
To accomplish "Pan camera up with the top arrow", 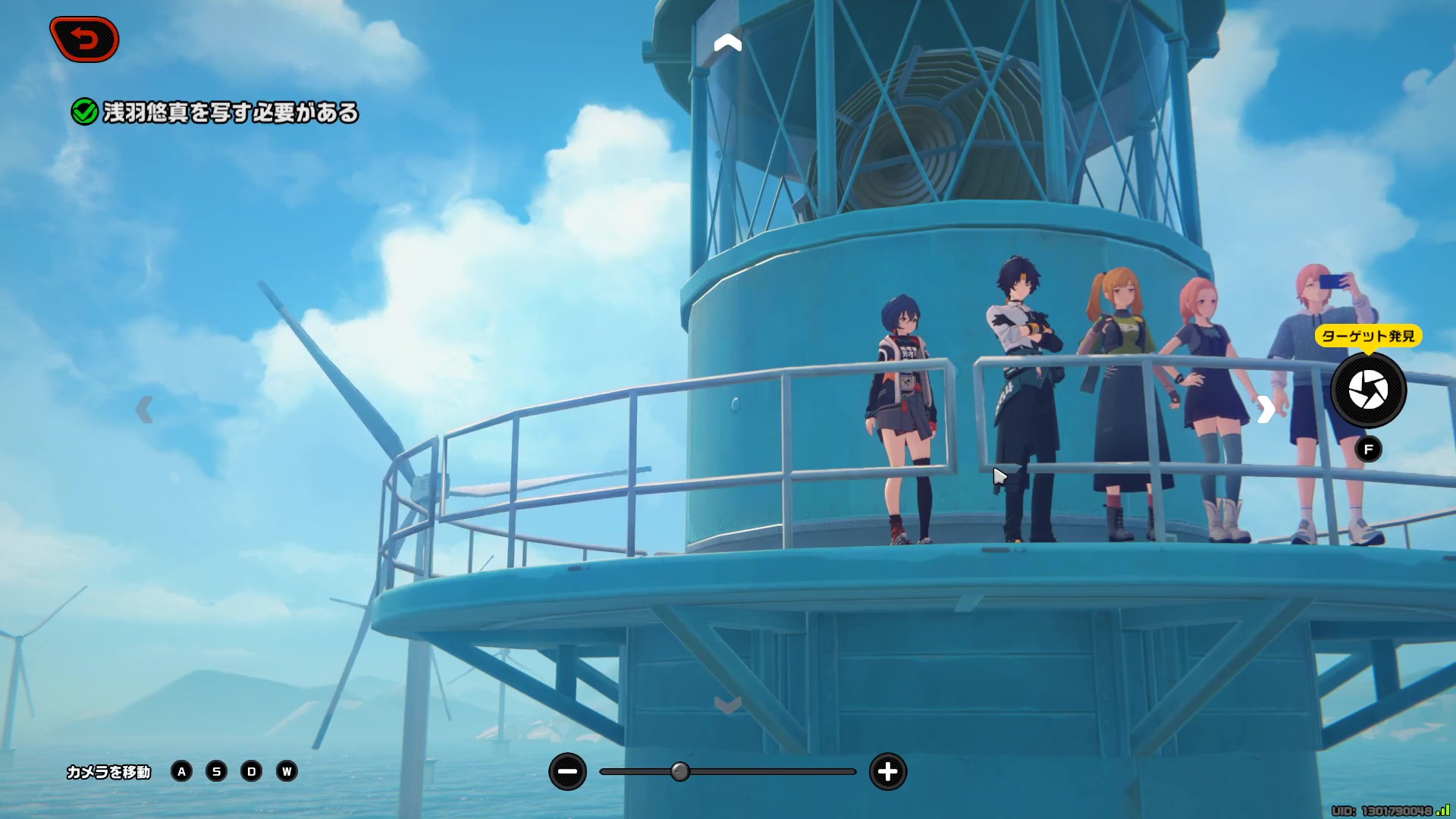I will [727, 43].
